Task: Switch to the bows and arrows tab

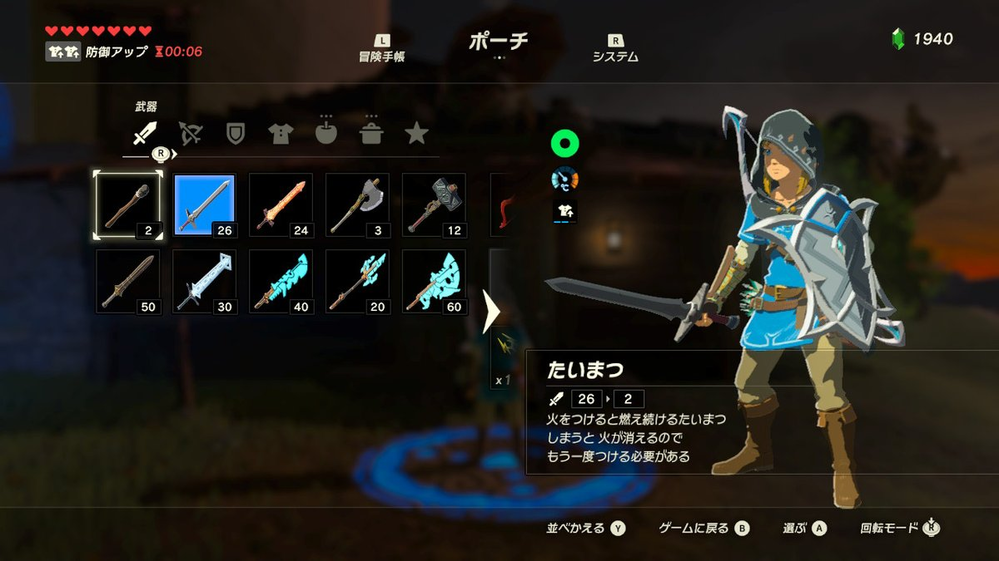Action: [190, 133]
